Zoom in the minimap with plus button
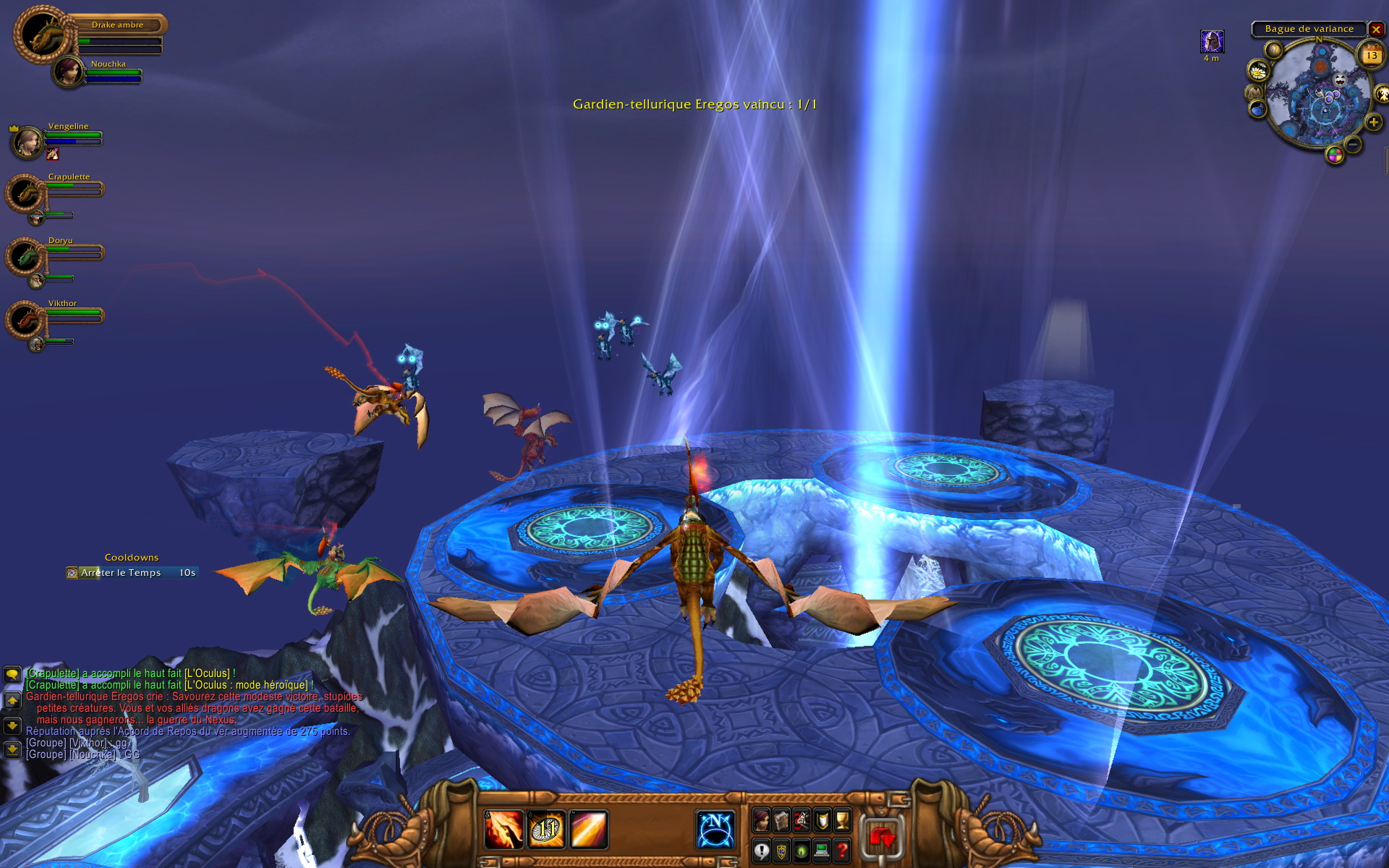The image size is (1389, 868). pyautogui.click(x=1373, y=122)
